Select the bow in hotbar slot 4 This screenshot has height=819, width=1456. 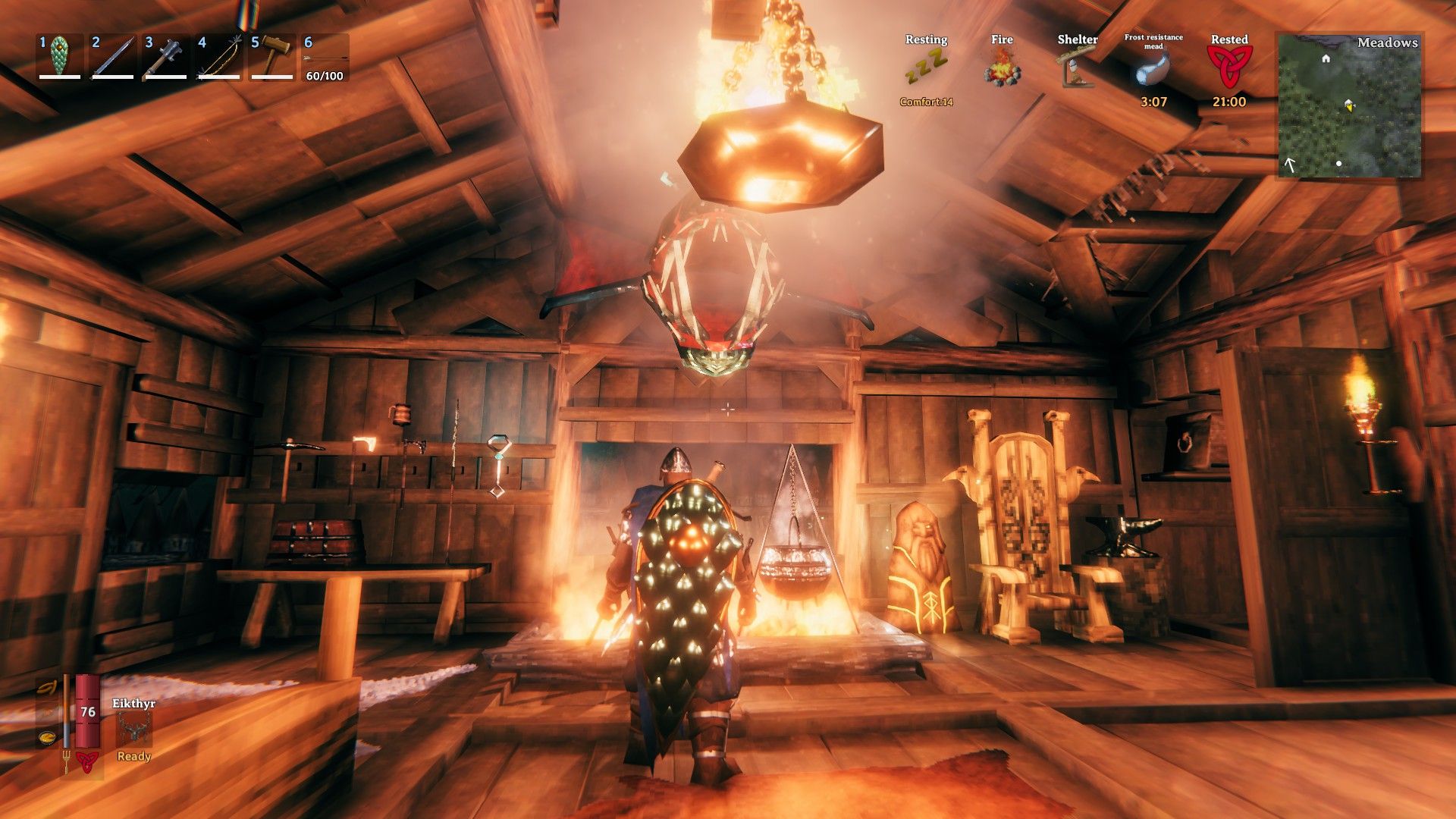218,57
